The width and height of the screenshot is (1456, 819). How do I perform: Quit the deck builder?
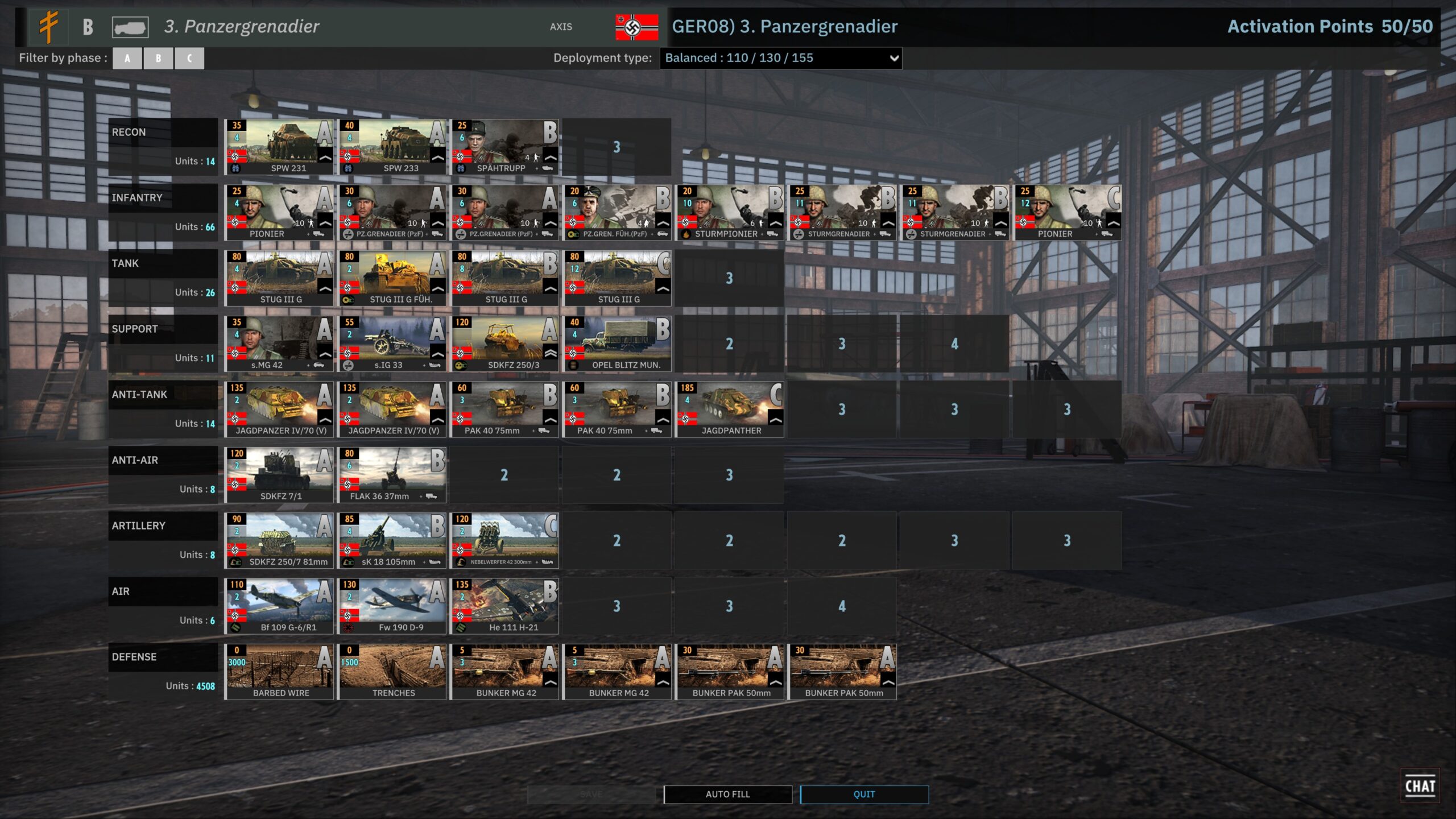click(x=864, y=794)
